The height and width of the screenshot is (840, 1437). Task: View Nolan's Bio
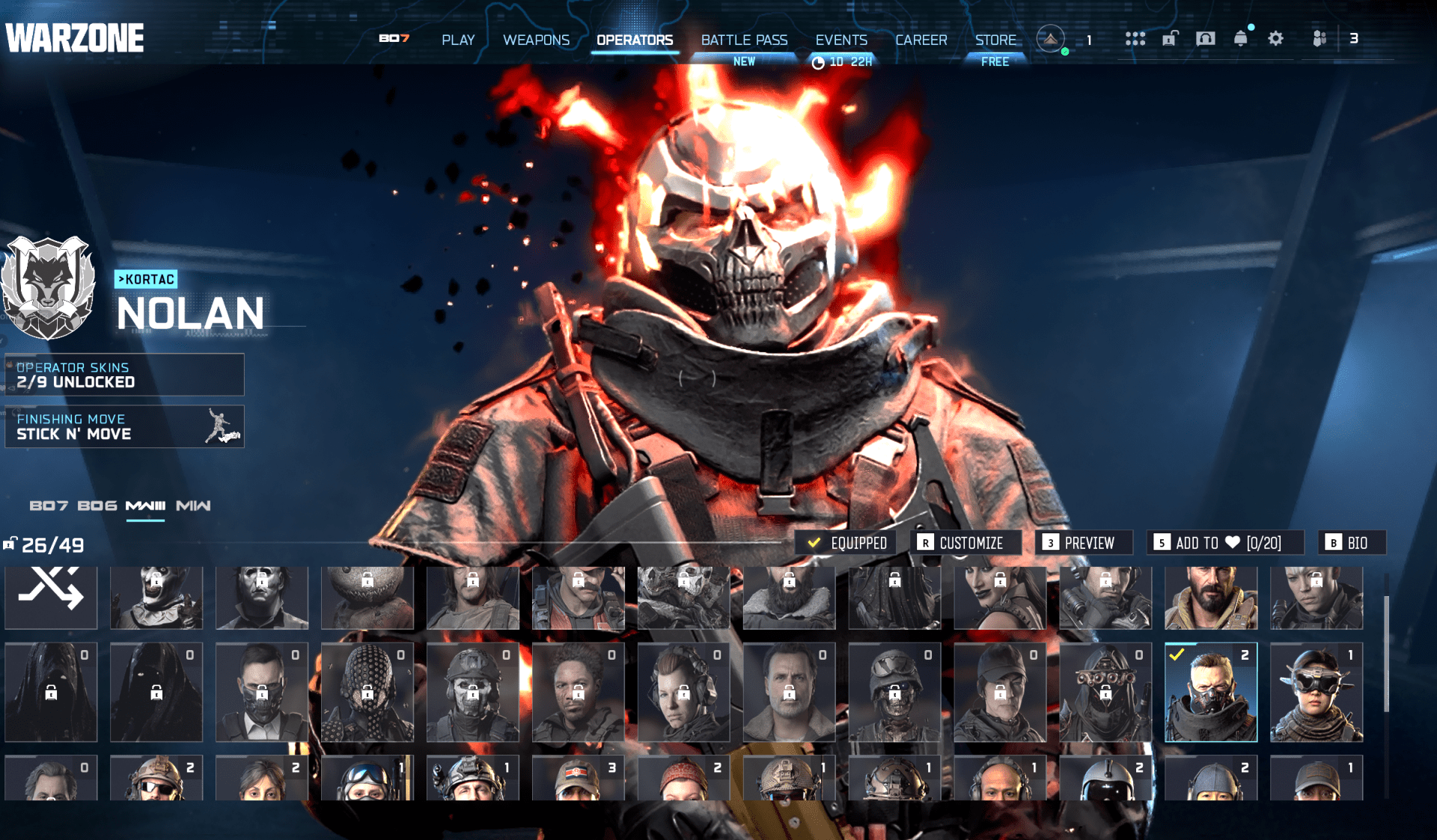click(x=1352, y=542)
